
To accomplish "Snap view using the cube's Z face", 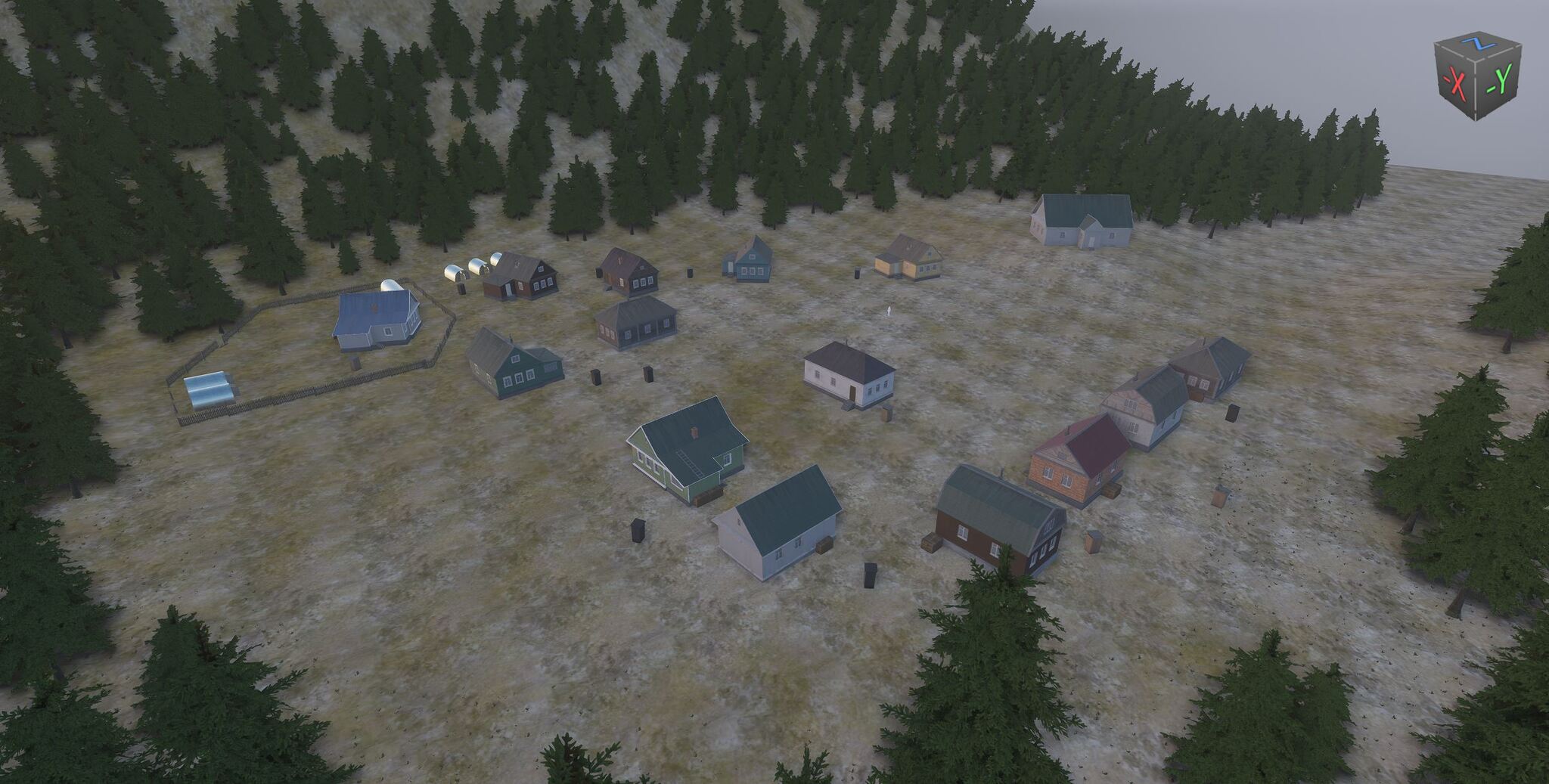I will 1478,44.
